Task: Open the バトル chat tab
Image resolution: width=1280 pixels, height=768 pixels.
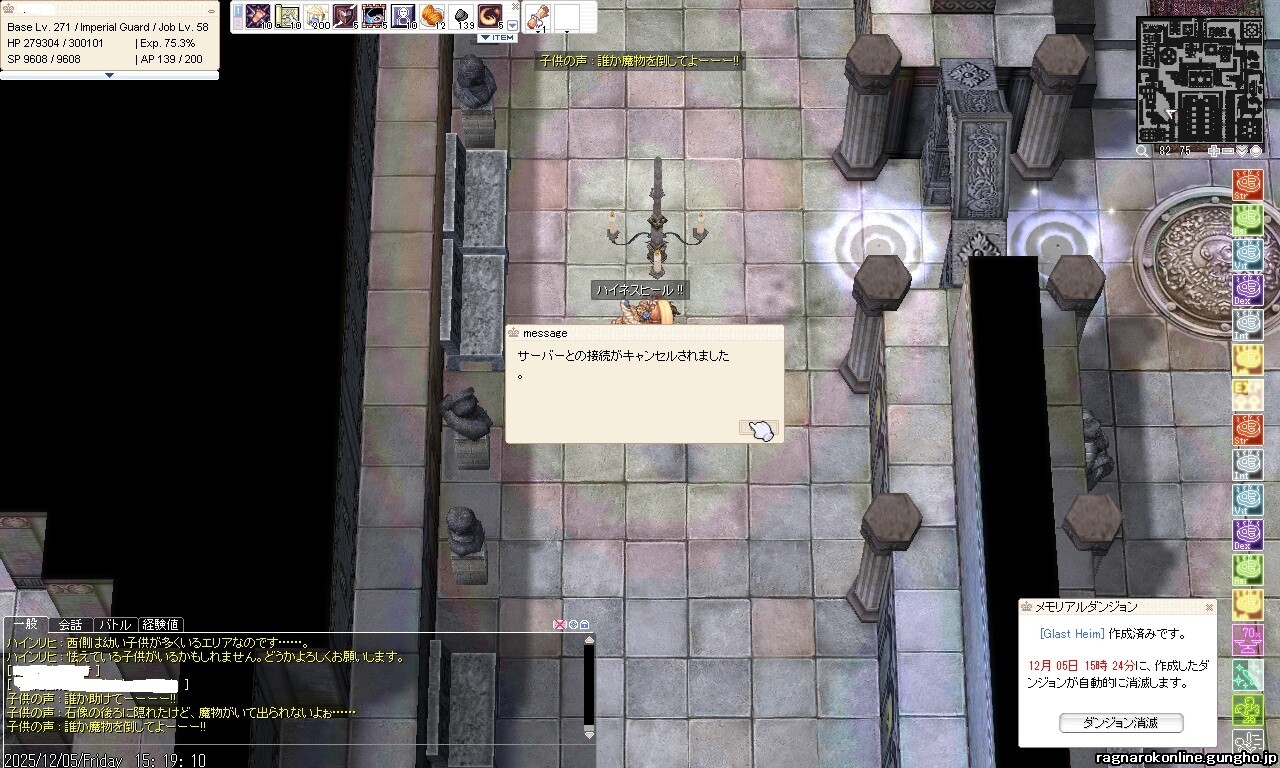Action: pos(114,625)
